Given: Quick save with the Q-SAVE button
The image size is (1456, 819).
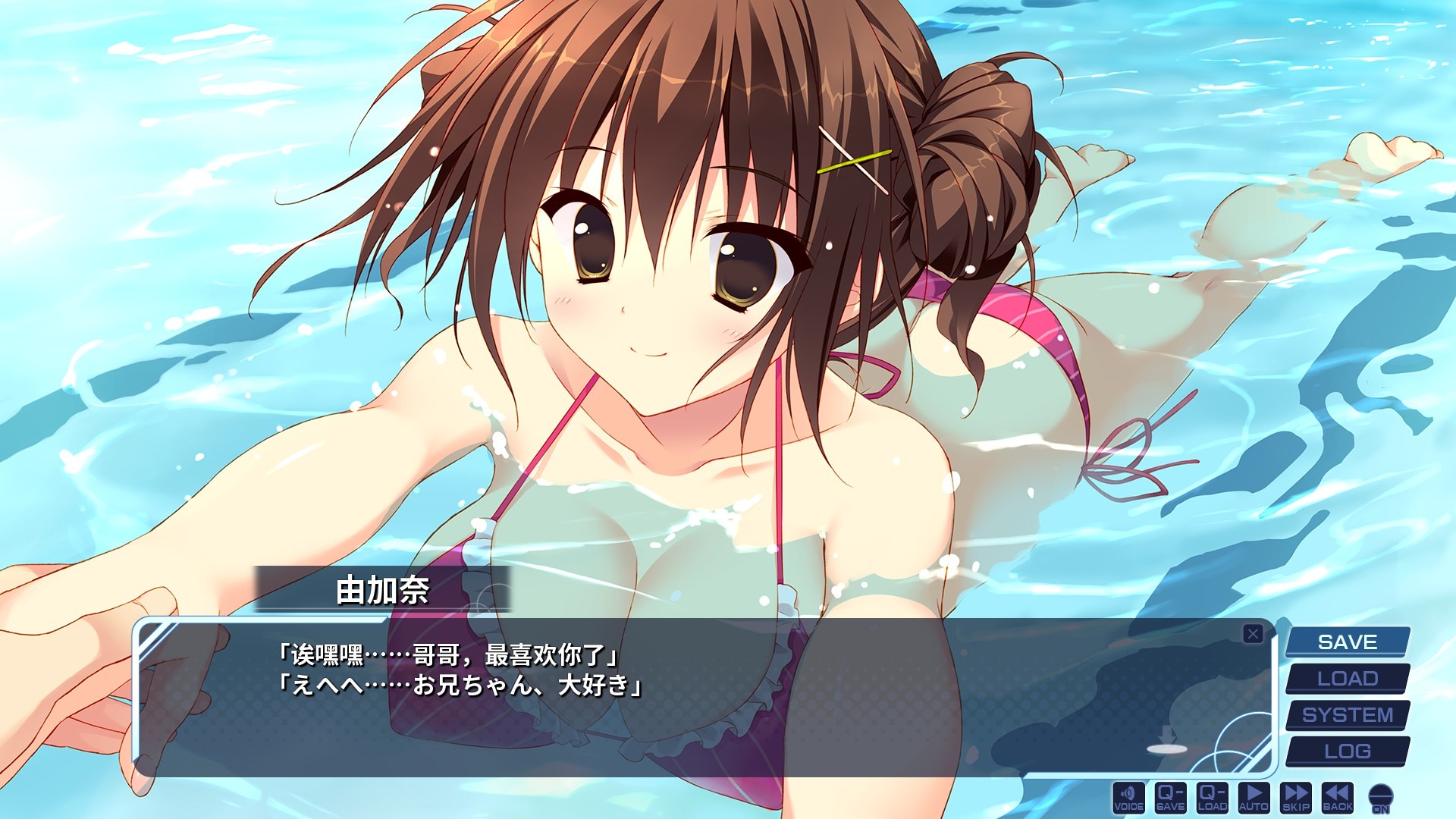Looking at the screenshot, I should [x=1170, y=798].
